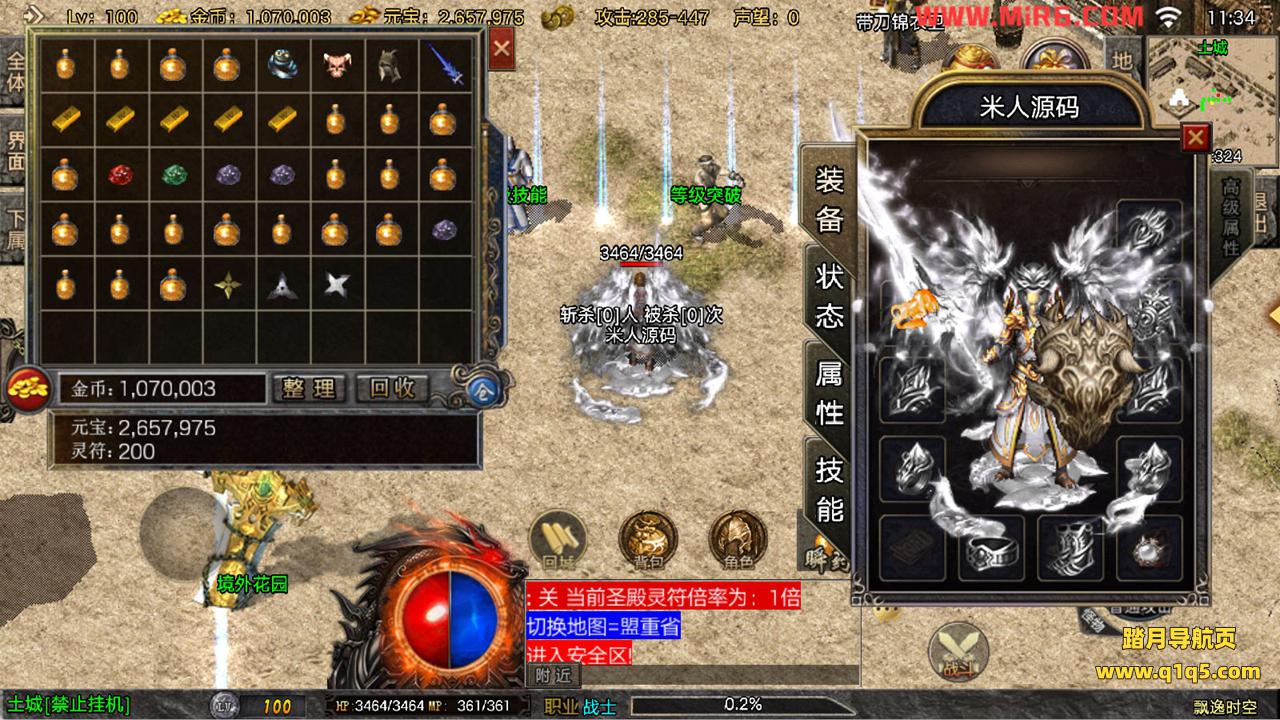Switch to the 技能 skills tab
The width and height of the screenshot is (1280, 720).
pyautogui.click(x=829, y=488)
